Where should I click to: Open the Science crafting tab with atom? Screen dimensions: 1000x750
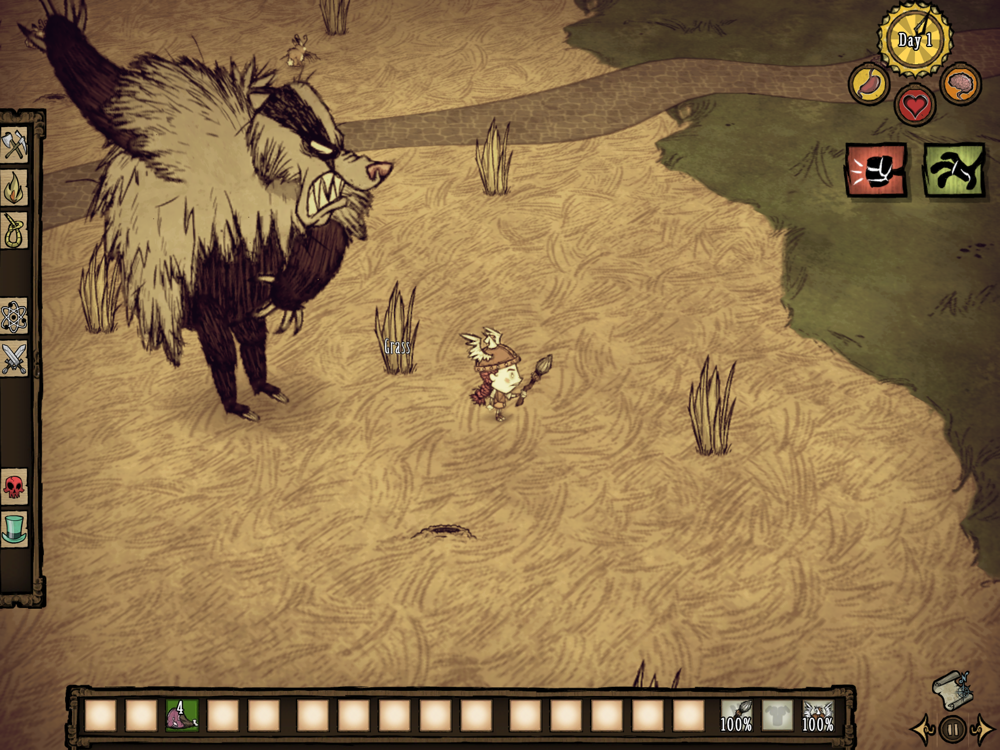pos(15,316)
